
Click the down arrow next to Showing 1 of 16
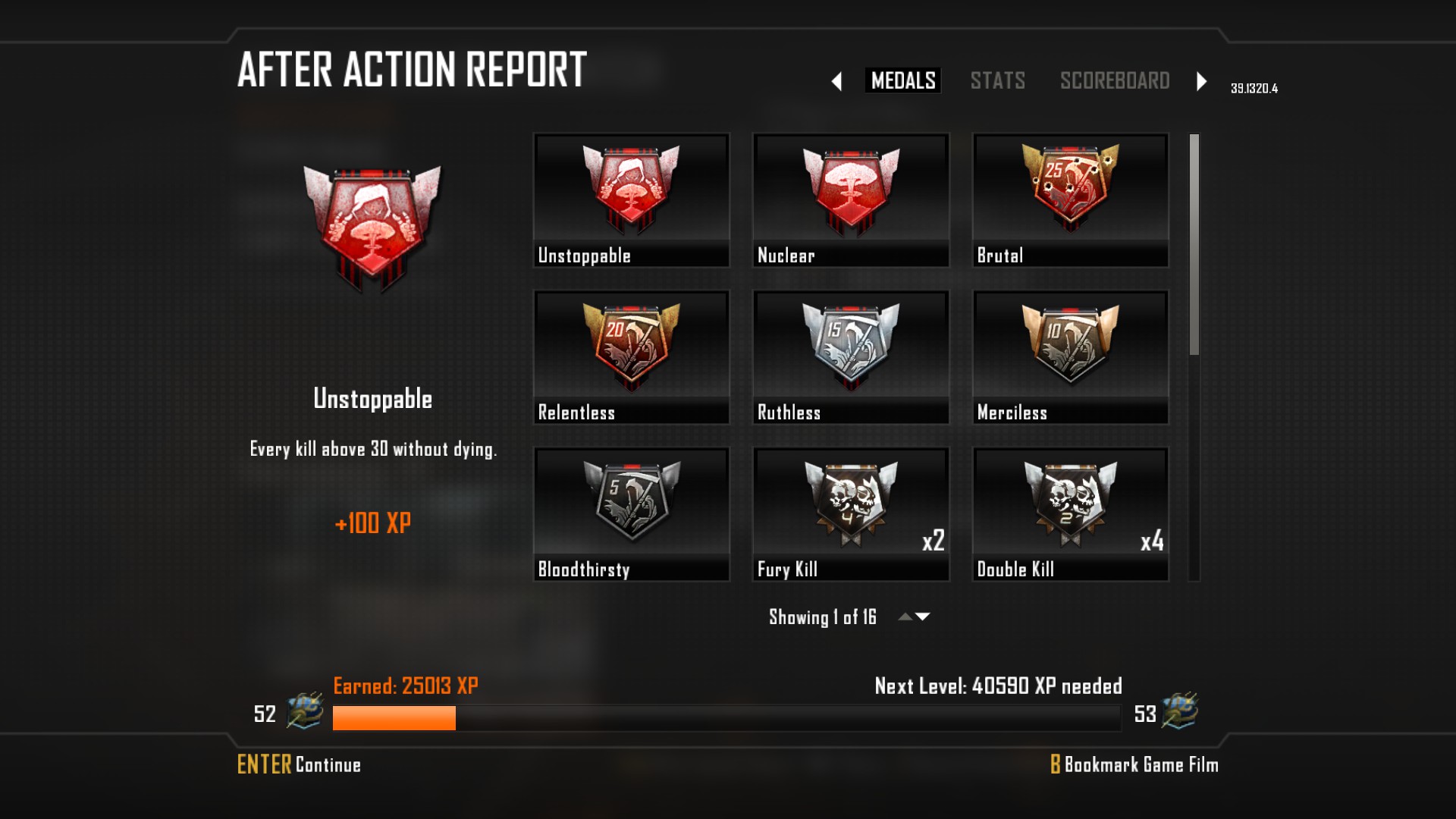[x=923, y=617]
